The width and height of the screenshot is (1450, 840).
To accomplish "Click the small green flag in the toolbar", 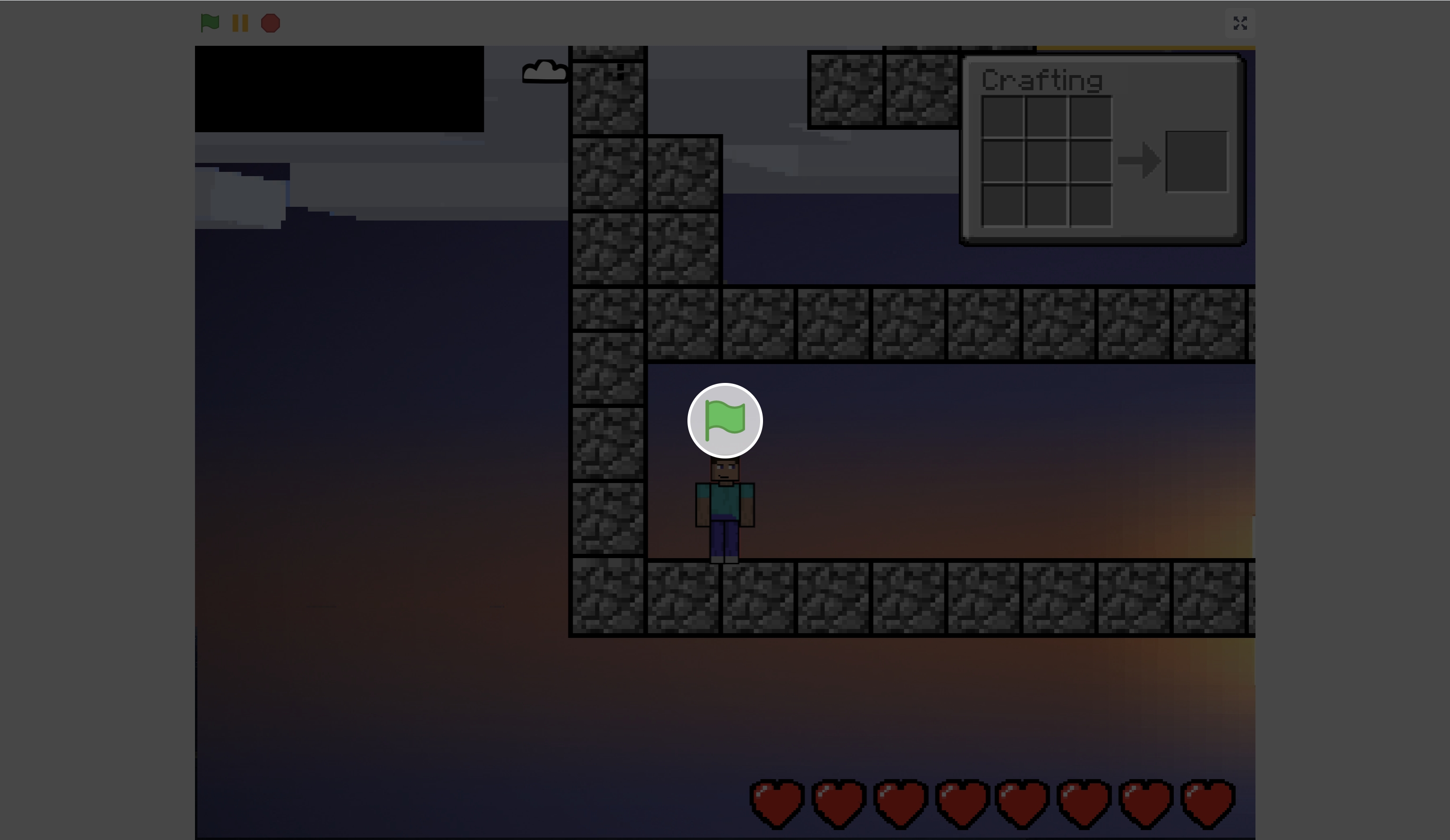I will click(x=210, y=23).
